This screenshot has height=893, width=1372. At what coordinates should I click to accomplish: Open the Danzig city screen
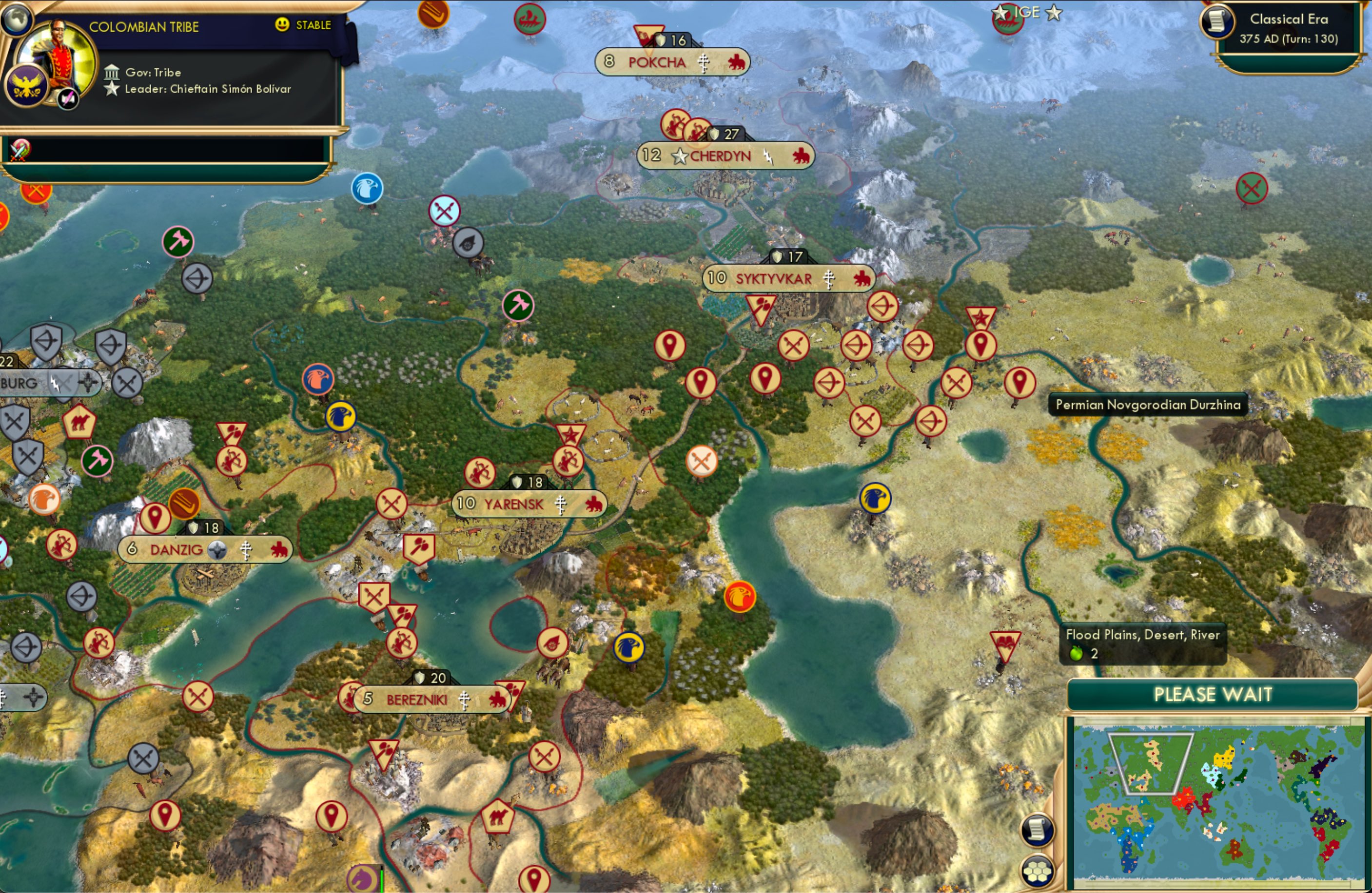(176, 549)
